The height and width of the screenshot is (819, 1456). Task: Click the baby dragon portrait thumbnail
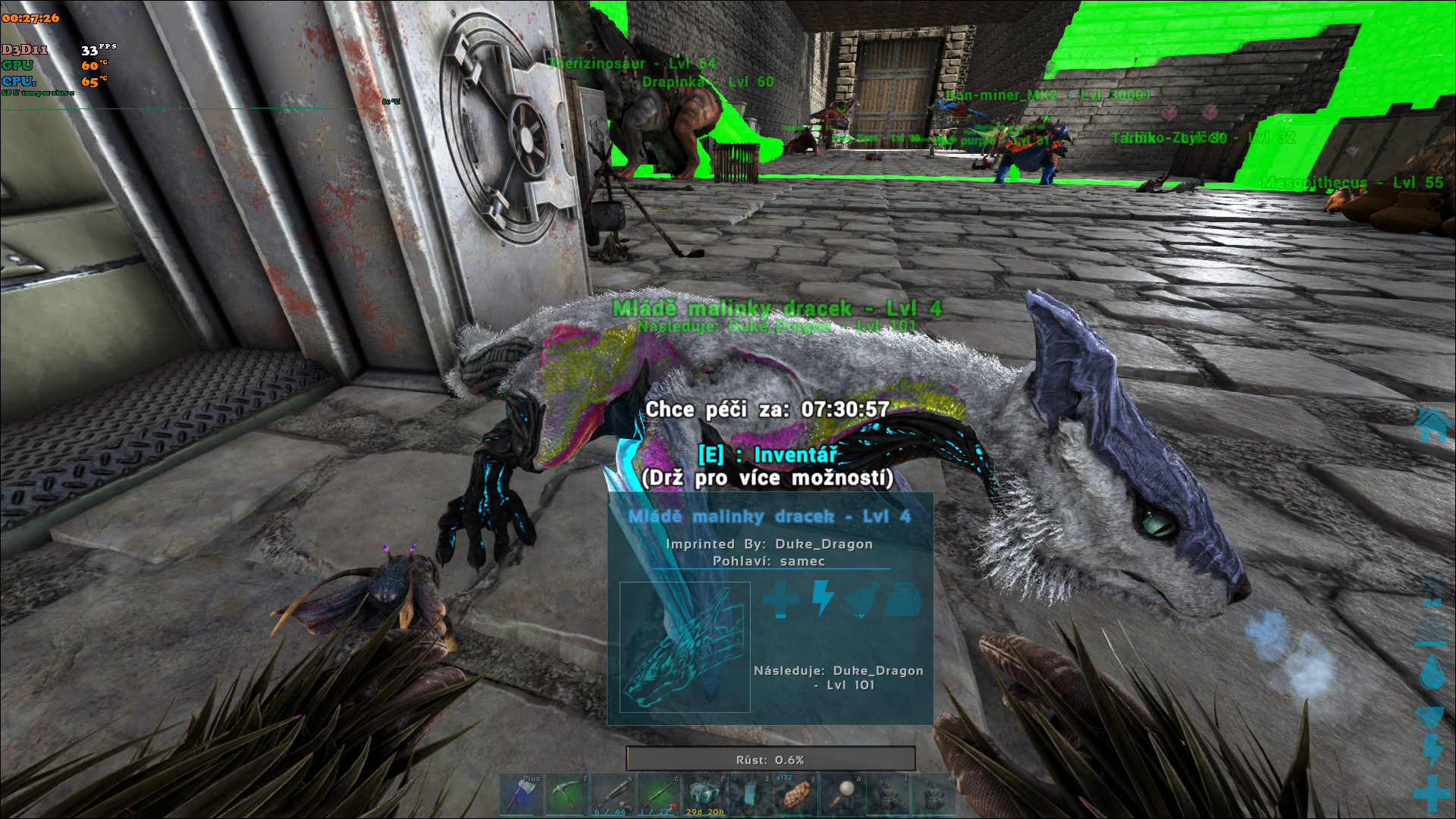685,647
